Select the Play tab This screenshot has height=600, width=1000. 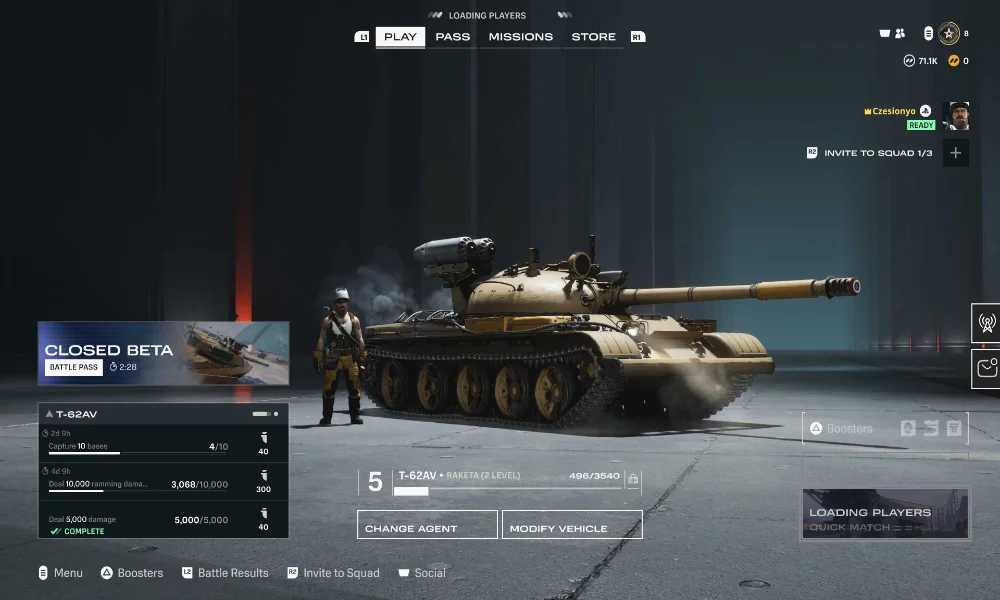coord(400,37)
